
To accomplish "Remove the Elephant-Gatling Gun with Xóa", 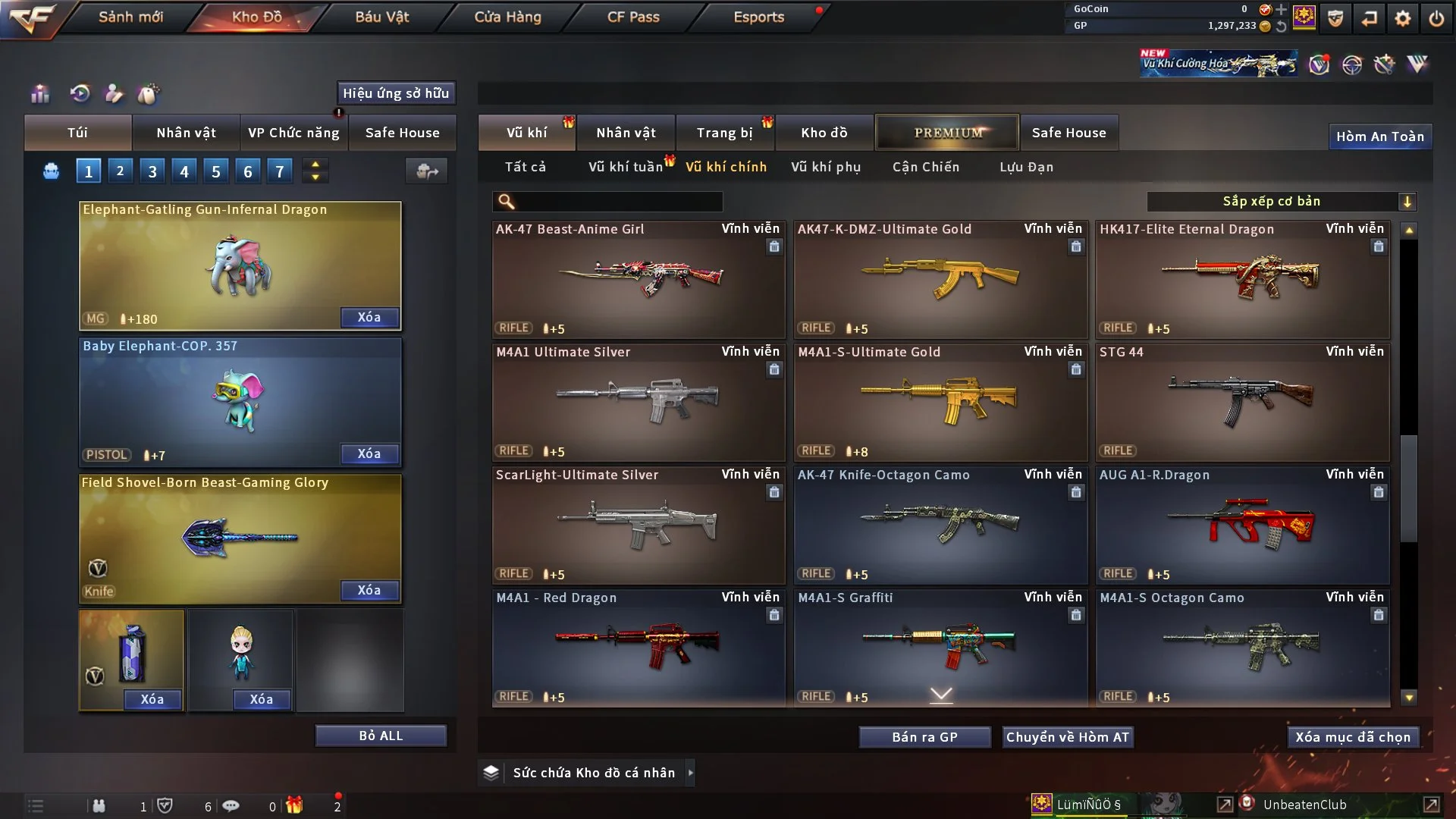I will click(369, 317).
